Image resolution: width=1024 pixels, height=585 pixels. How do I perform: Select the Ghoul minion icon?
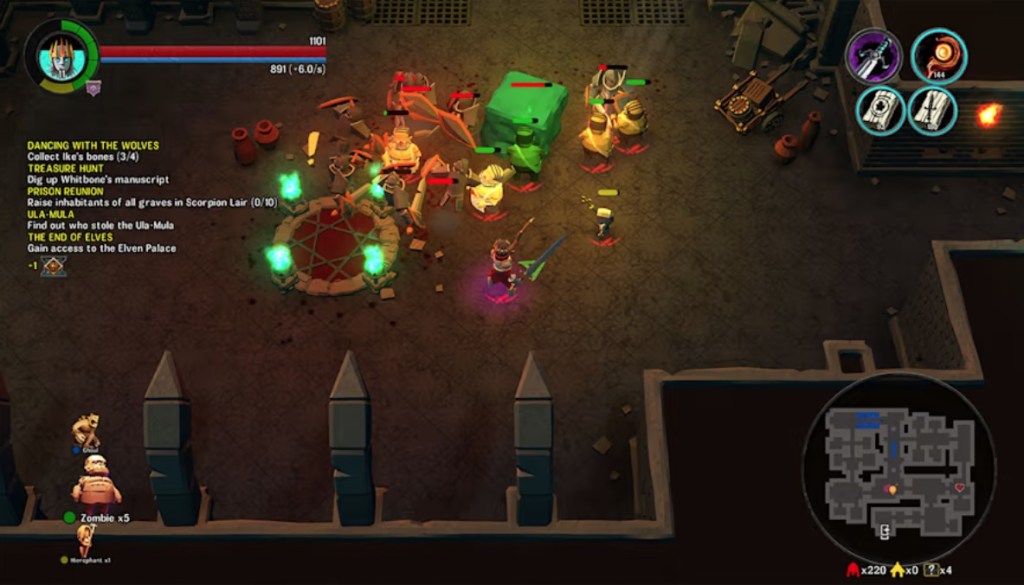click(87, 431)
